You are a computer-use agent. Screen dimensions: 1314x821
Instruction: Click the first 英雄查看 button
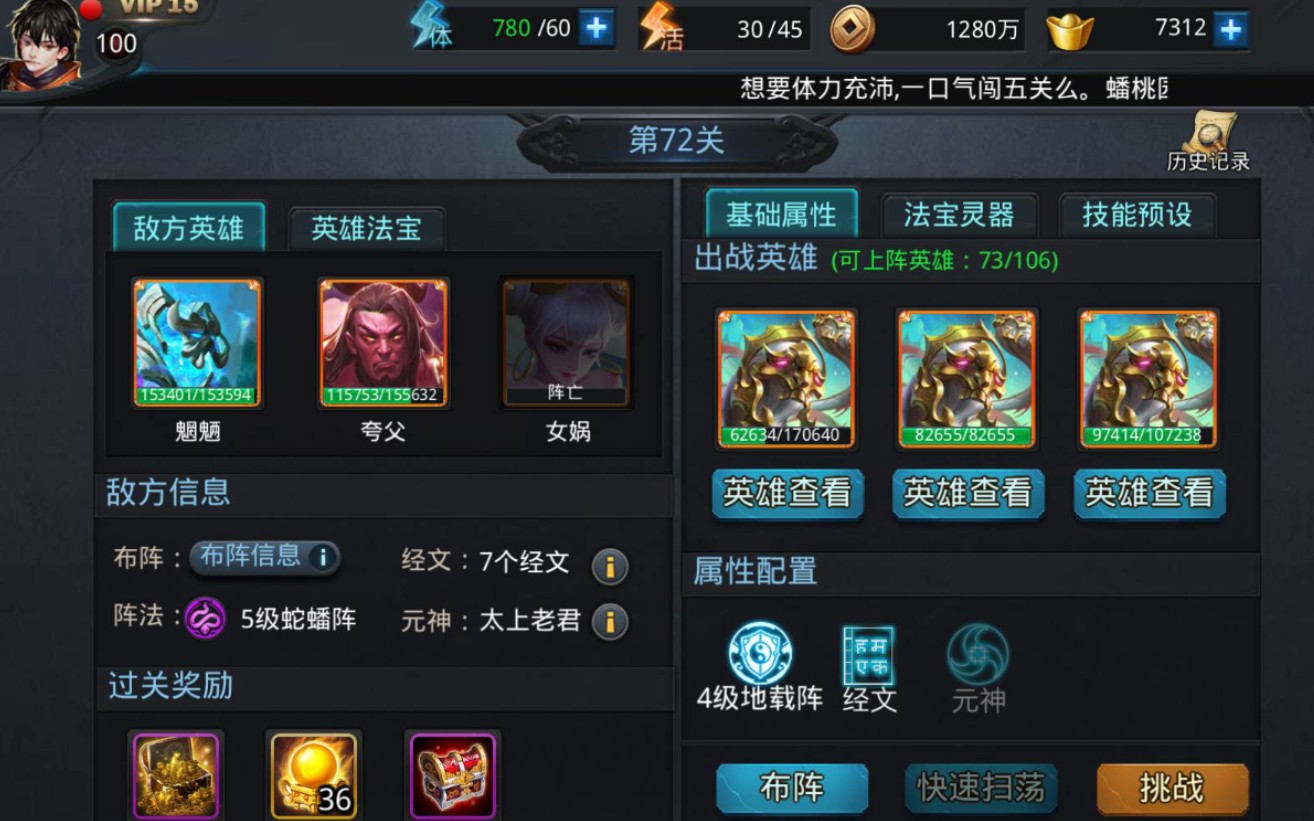click(x=787, y=493)
